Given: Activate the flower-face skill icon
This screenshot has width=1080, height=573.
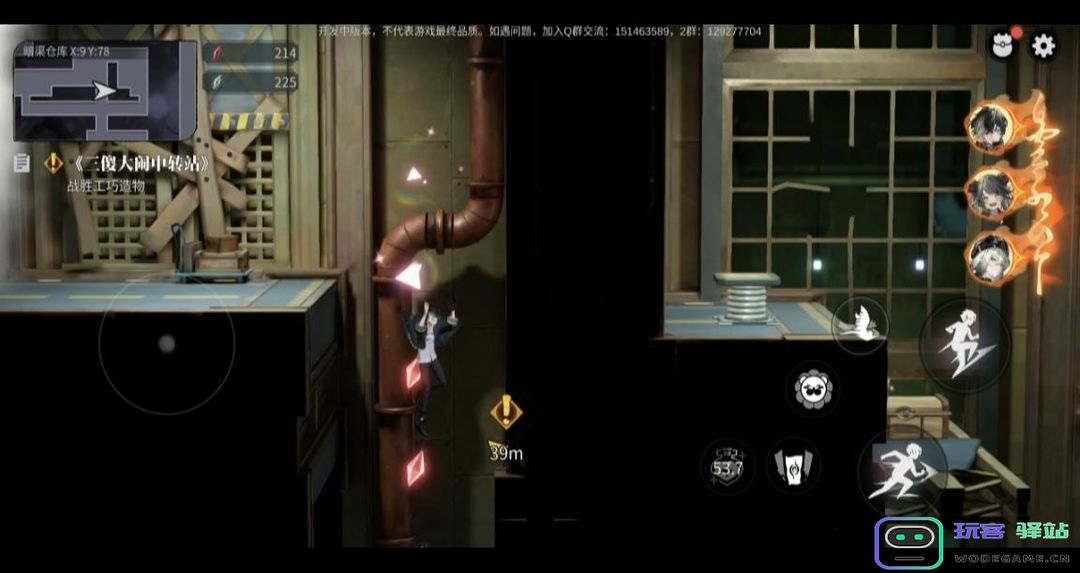Looking at the screenshot, I should point(812,389).
